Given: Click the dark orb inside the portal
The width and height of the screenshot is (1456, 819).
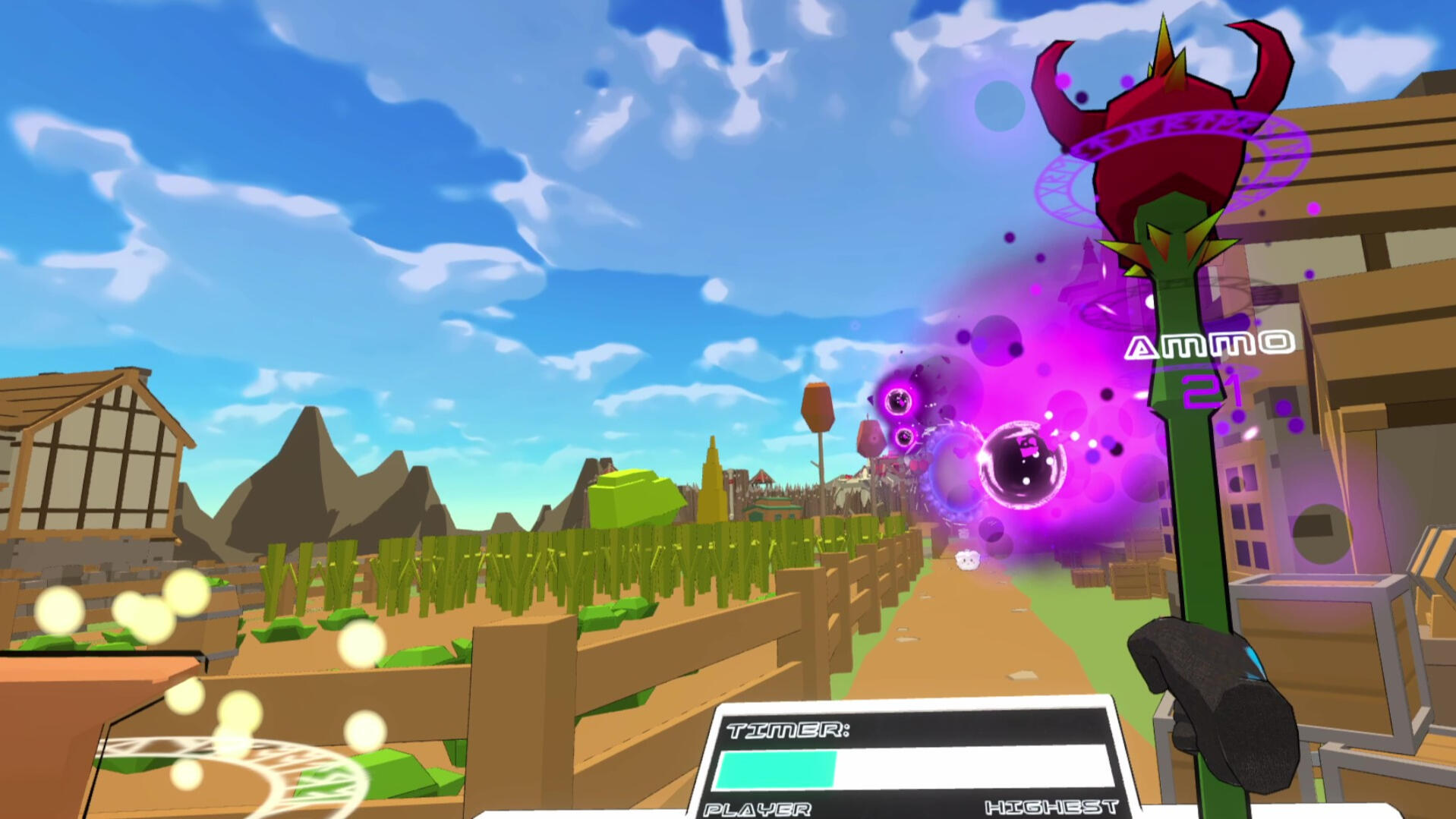Looking at the screenshot, I should pyautogui.click(x=1023, y=467).
